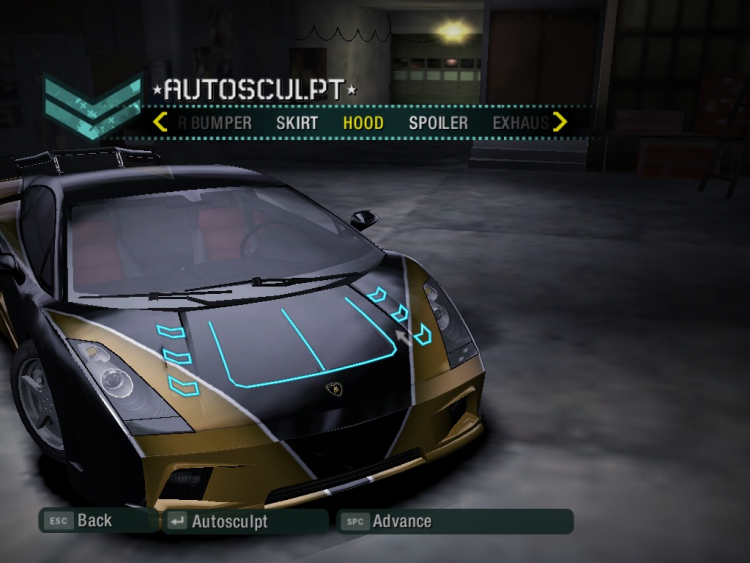Select the Bumper category
Image resolution: width=750 pixels, height=563 pixels.
tap(215, 123)
